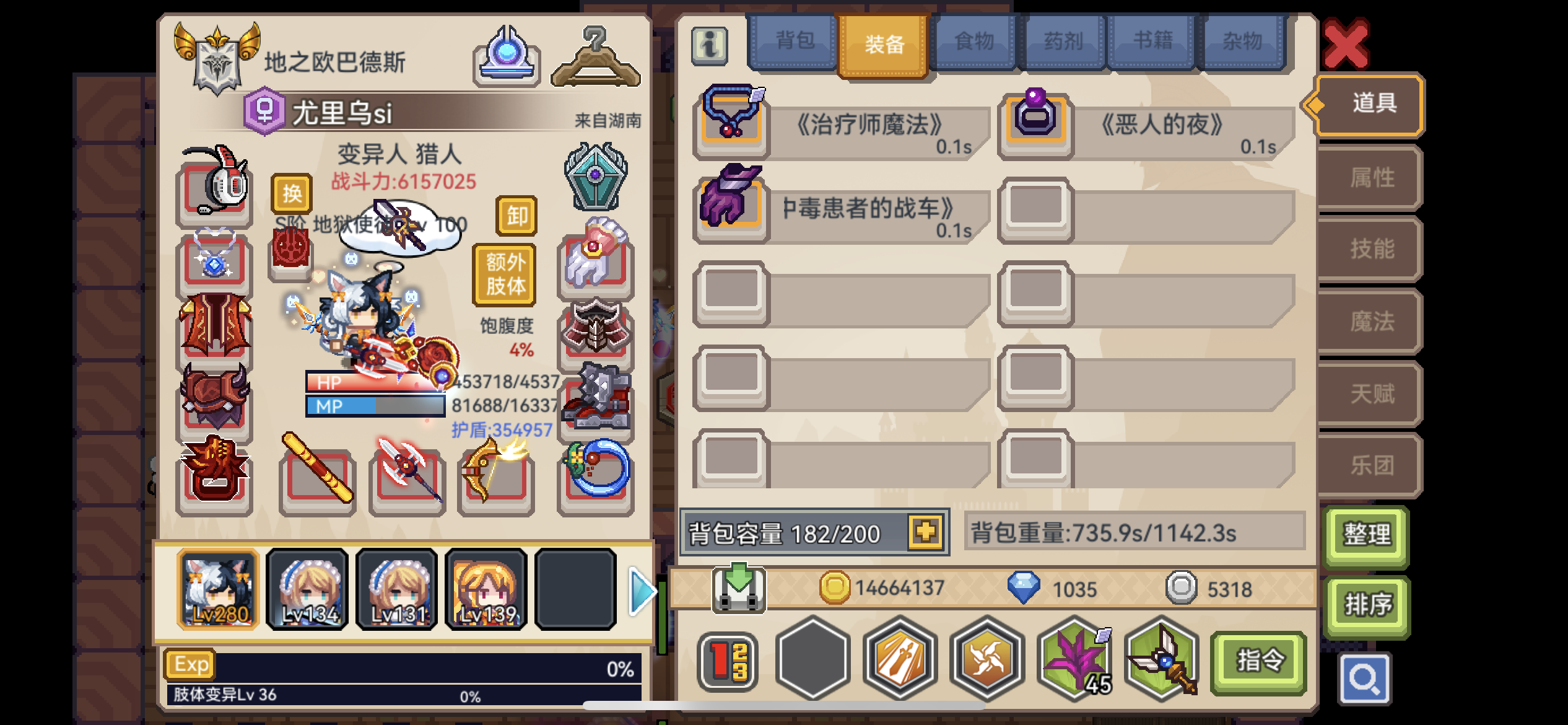This screenshot has width=1568, height=725.
Task: Select the Lv139 party member portrait
Action: click(x=486, y=589)
